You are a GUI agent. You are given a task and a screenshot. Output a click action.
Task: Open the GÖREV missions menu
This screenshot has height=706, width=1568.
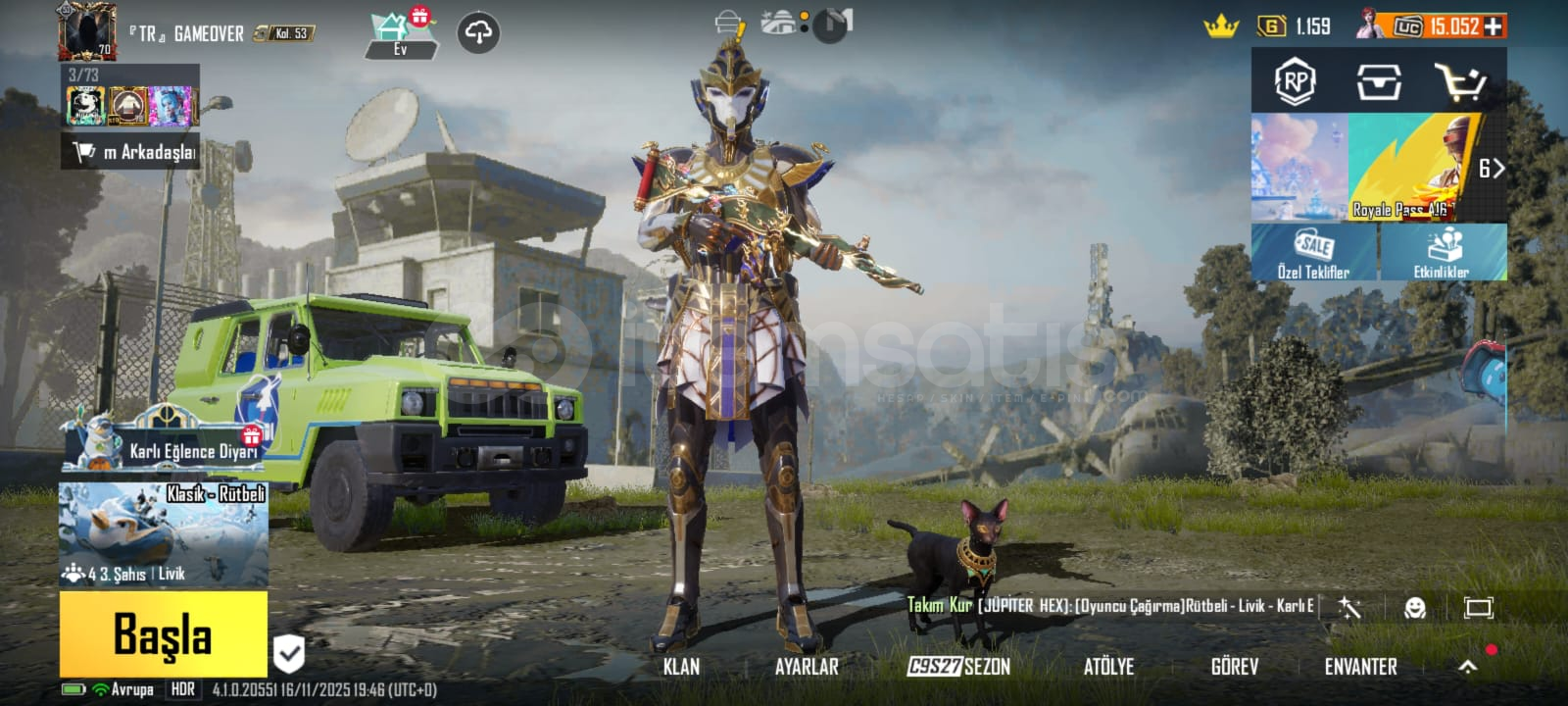point(1234,667)
